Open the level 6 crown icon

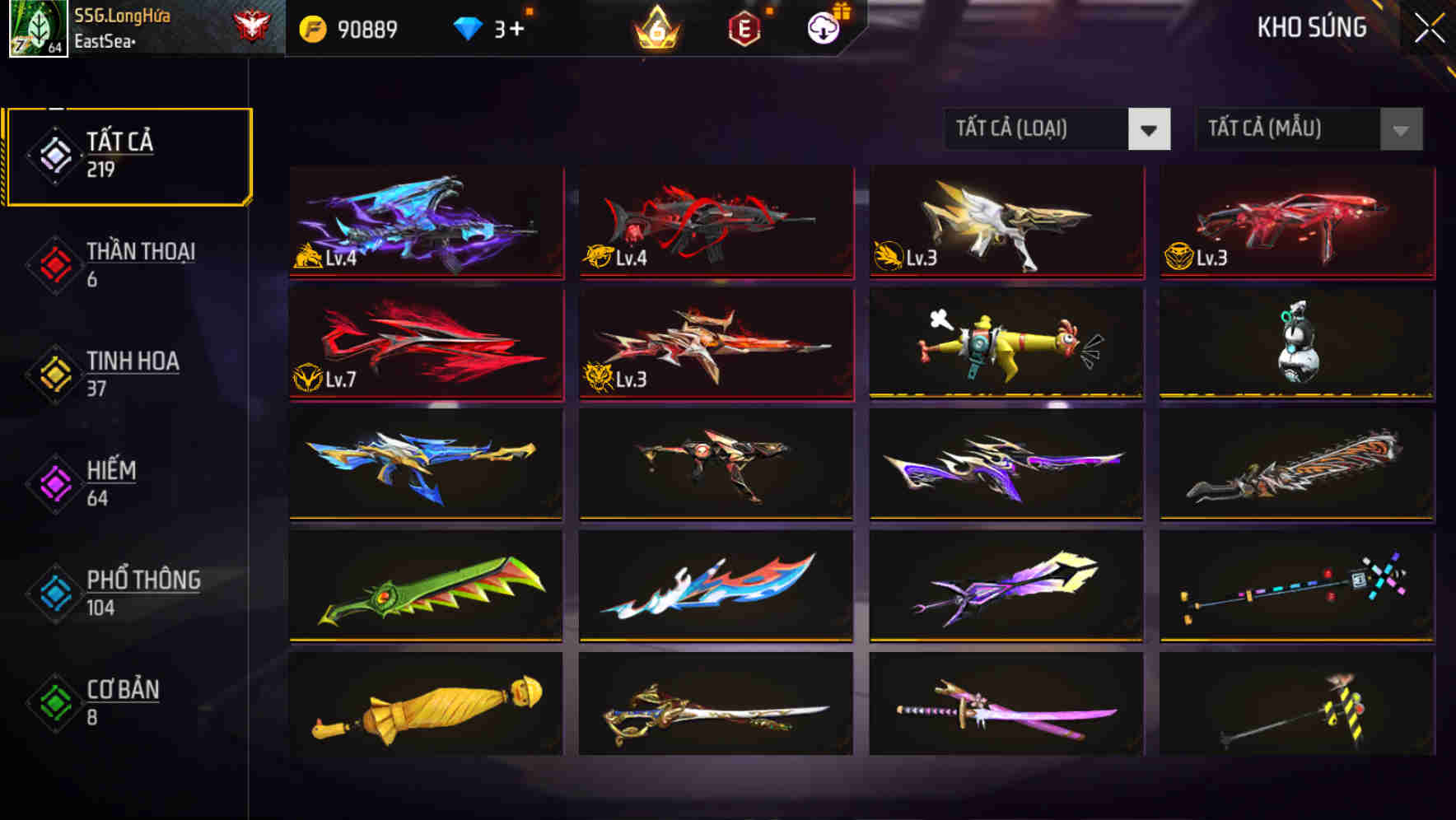click(x=653, y=30)
